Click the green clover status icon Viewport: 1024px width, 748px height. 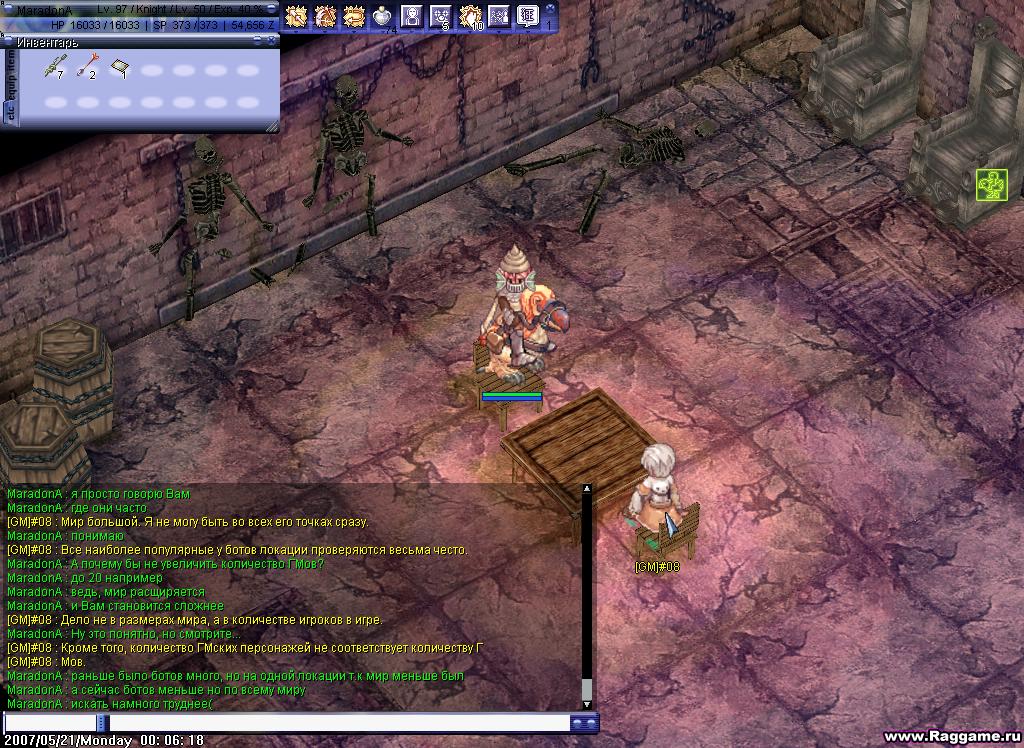coord(991,185)
